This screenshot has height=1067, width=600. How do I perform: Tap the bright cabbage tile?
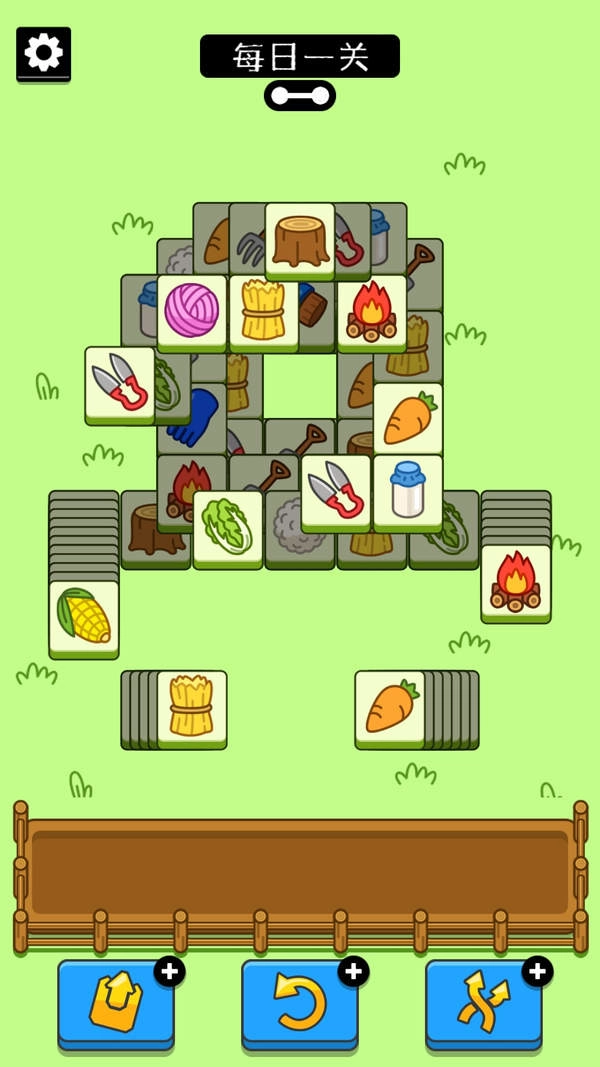(x=227, y=526)
